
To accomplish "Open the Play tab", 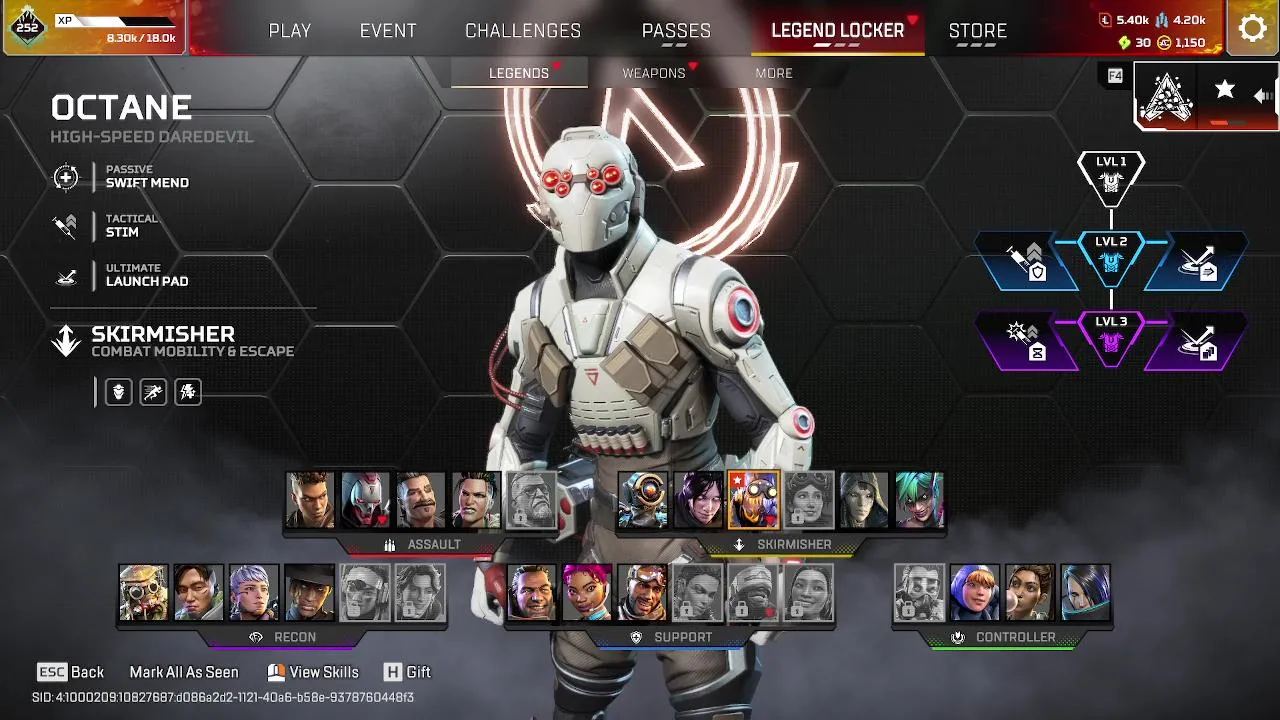I will [290, 31].
